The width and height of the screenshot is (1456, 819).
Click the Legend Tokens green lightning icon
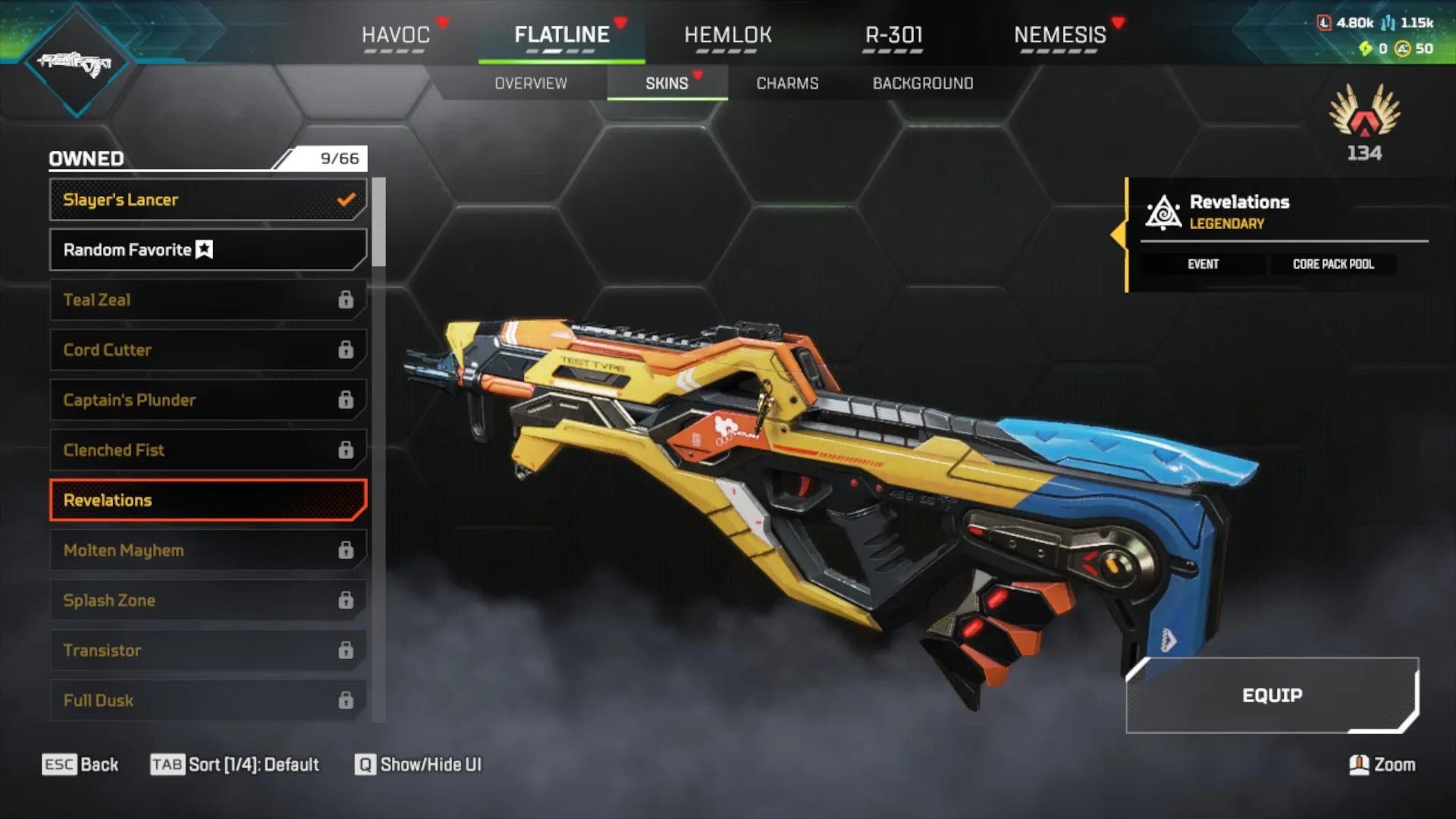point(1367,49)
